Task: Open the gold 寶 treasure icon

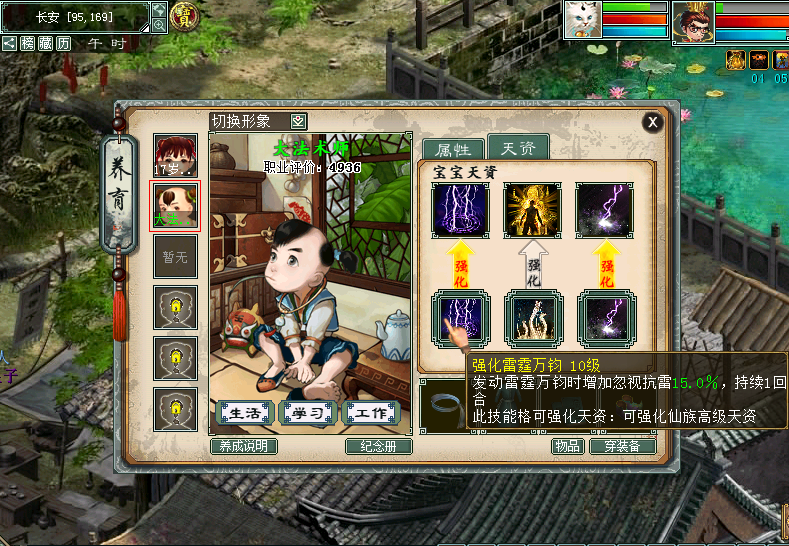Action: tap(184, 15)
